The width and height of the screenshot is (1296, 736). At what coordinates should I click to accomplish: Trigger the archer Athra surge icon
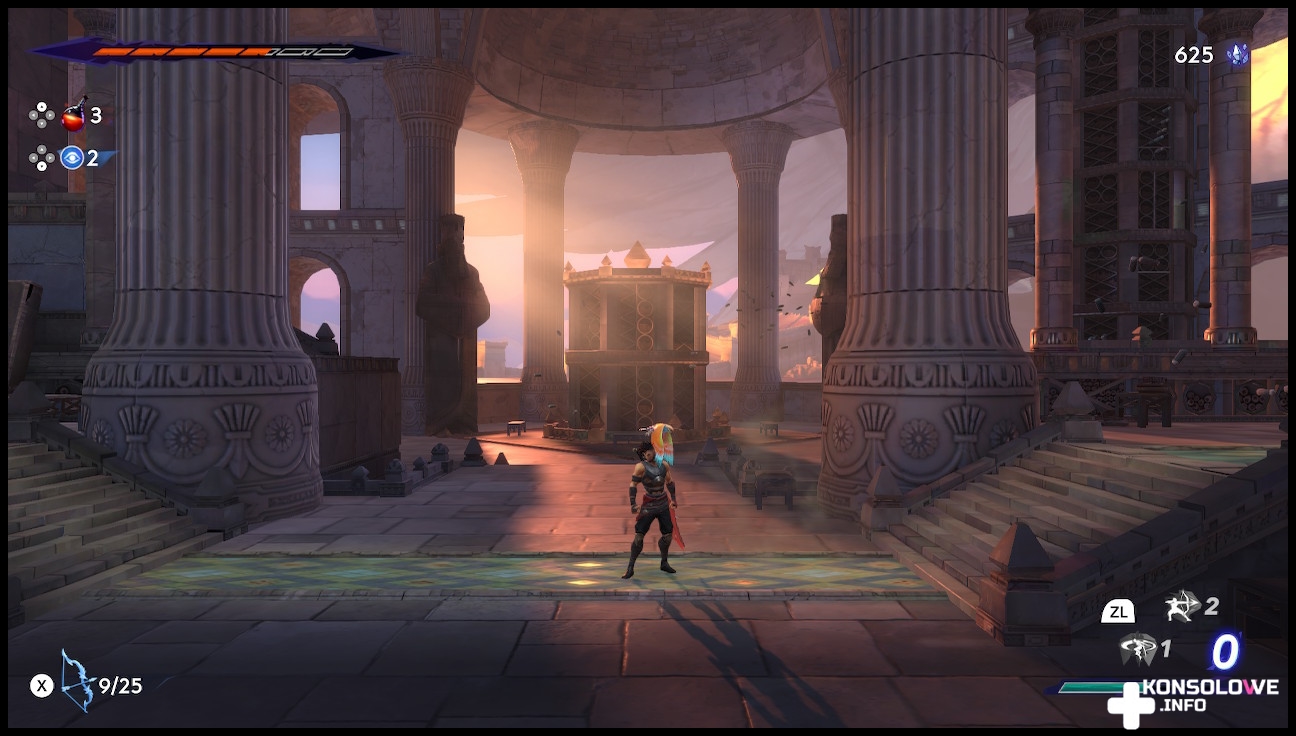click(x=1181, y=605)
